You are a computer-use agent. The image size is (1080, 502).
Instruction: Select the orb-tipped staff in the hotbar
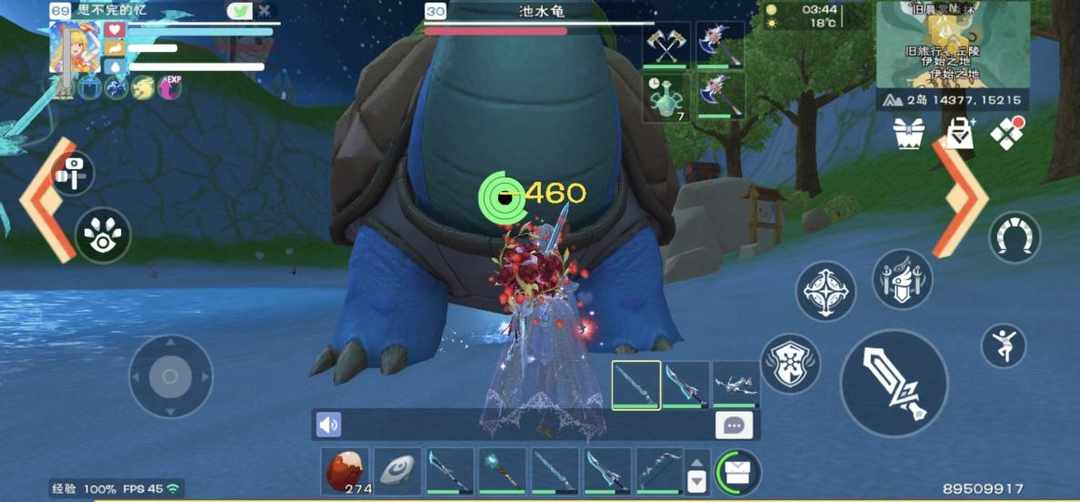pyautogui.click(x=502, y=471)
